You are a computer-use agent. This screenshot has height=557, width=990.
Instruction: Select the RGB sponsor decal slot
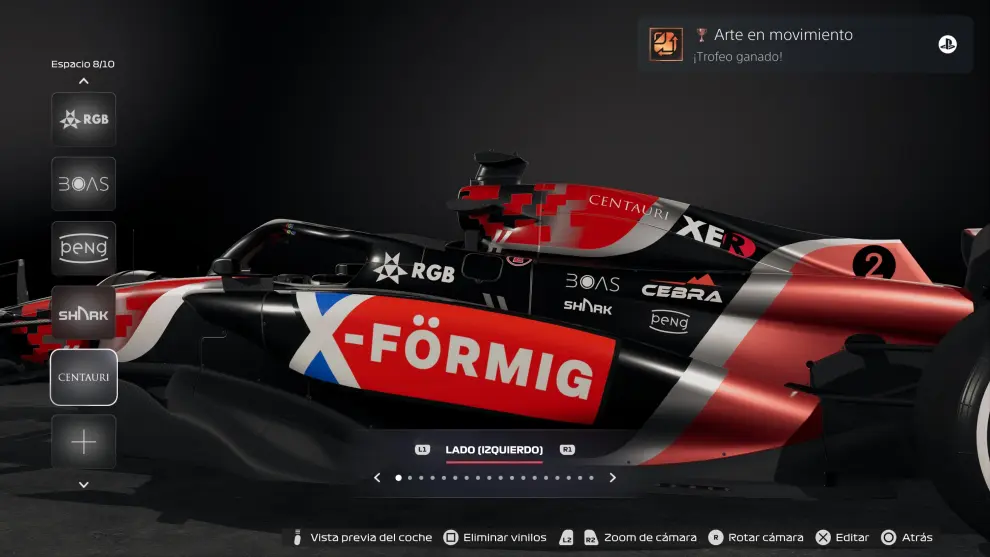point(84,120)
